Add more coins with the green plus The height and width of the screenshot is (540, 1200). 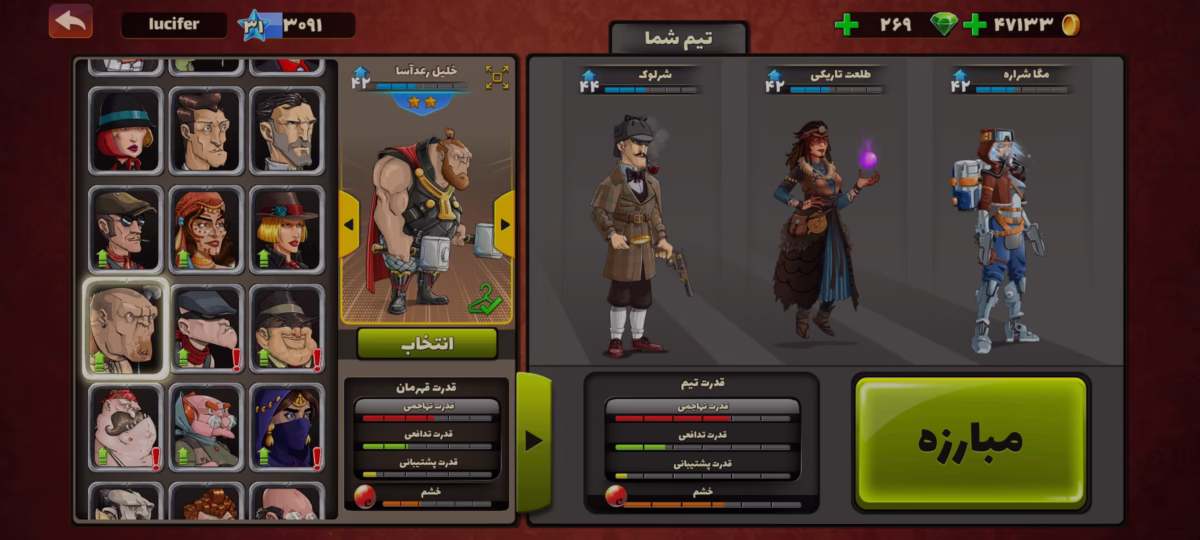974,25
